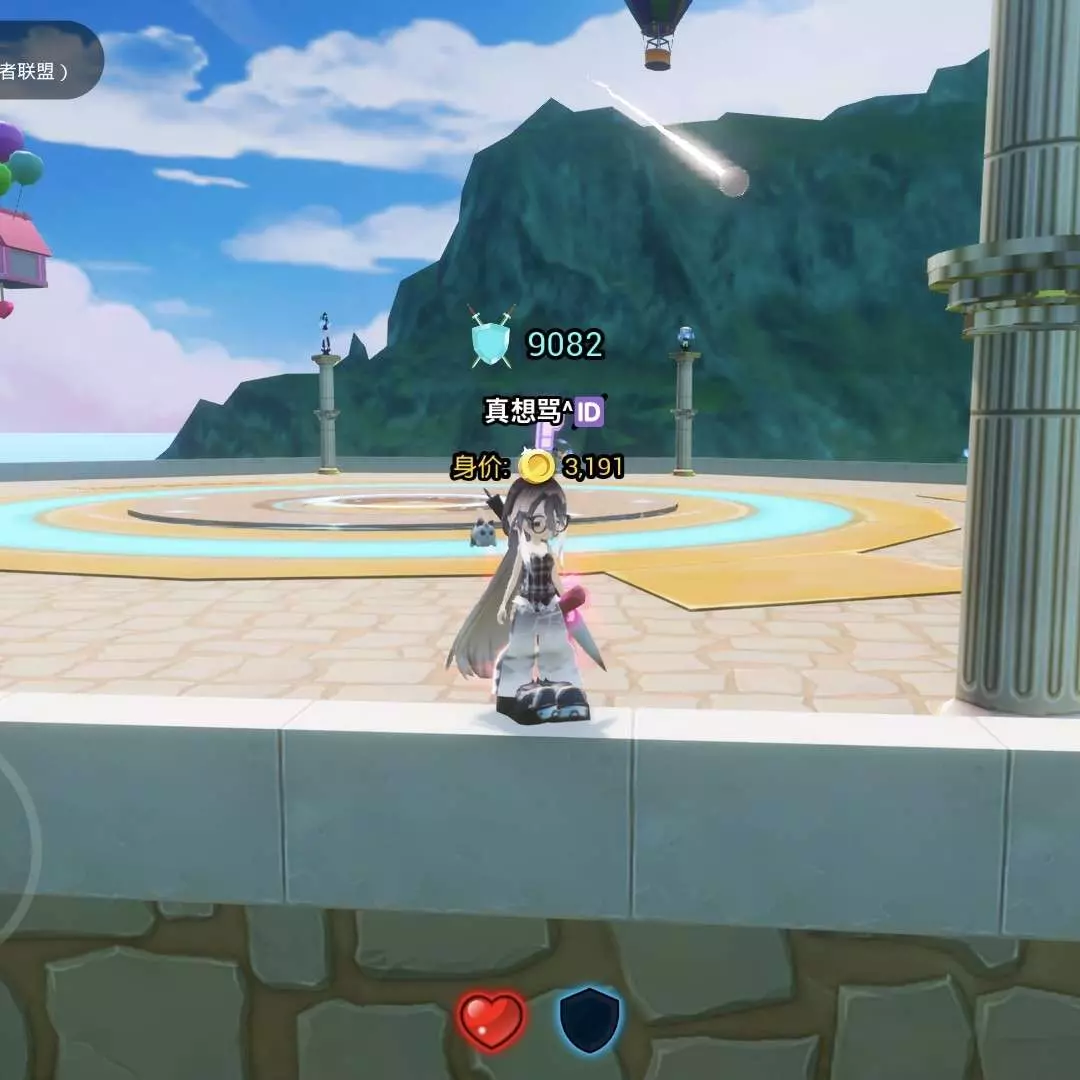Tap the dark blue shield icon

(589, 1019)
